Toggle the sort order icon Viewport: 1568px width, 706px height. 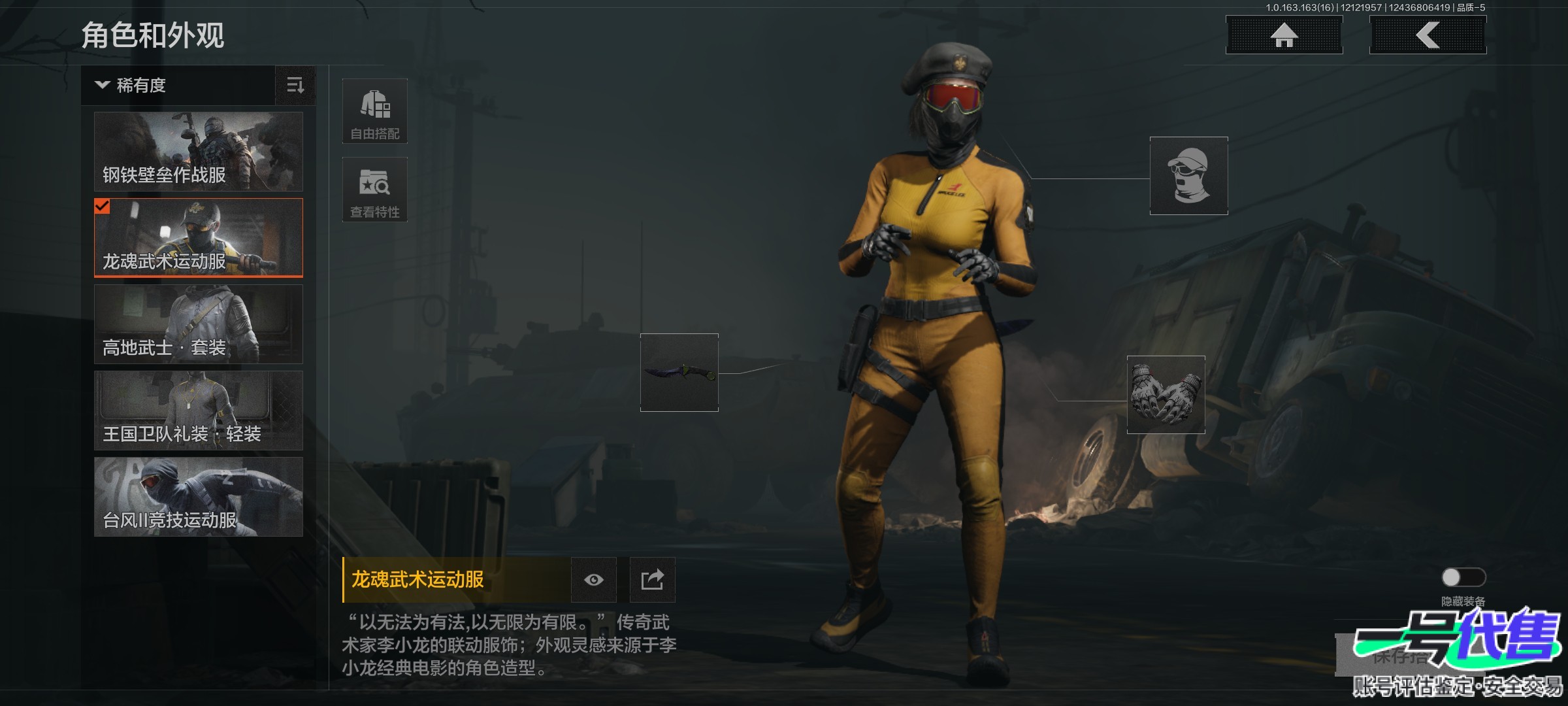295,86
